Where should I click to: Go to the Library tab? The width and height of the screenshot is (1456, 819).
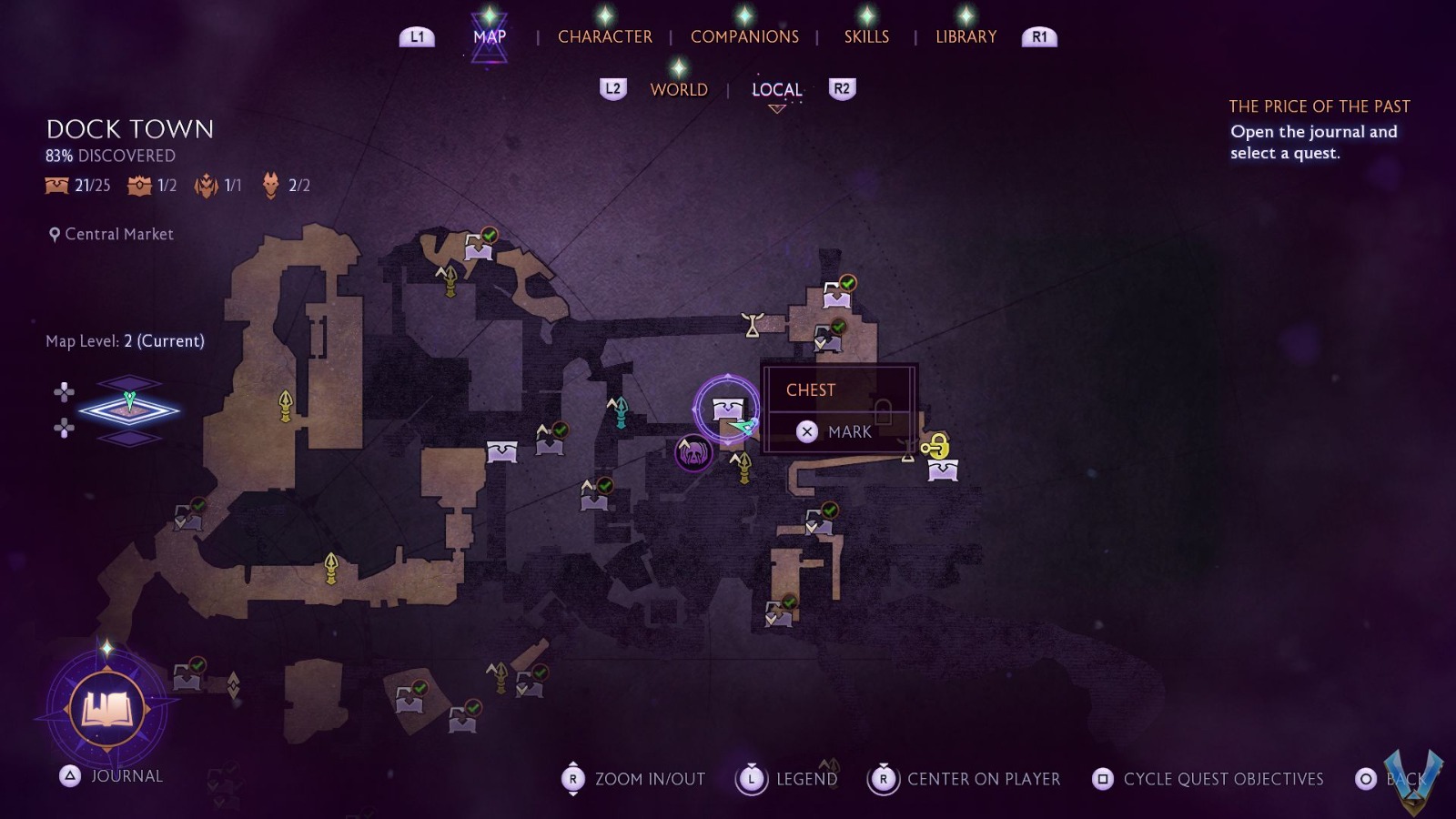pyautogui.click(x=966, y=36)
